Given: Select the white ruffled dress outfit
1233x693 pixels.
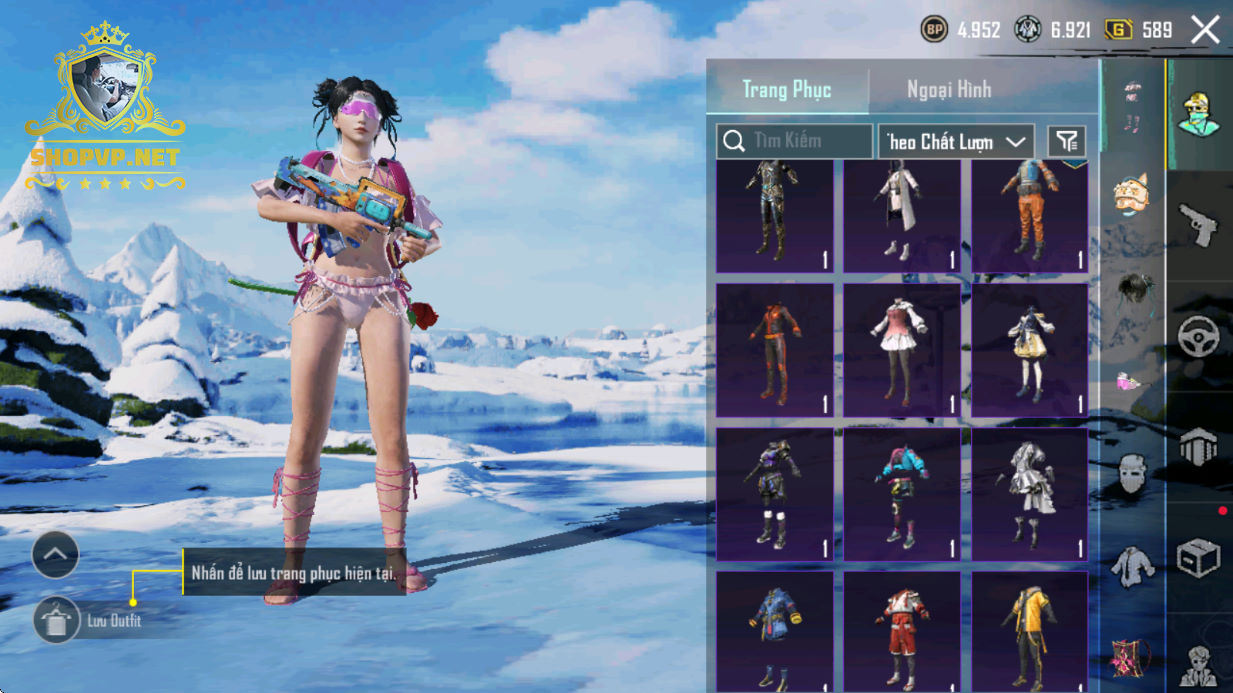Looking at the screenshot, I should tap(1029, 494).
